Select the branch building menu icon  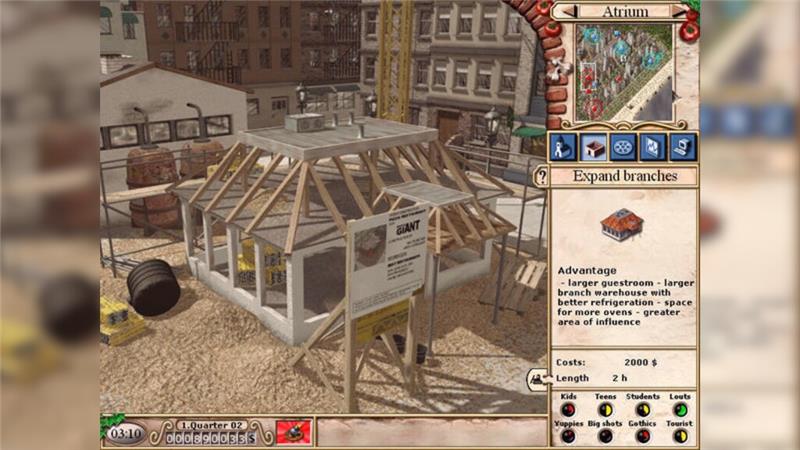(x=593, y=147)
